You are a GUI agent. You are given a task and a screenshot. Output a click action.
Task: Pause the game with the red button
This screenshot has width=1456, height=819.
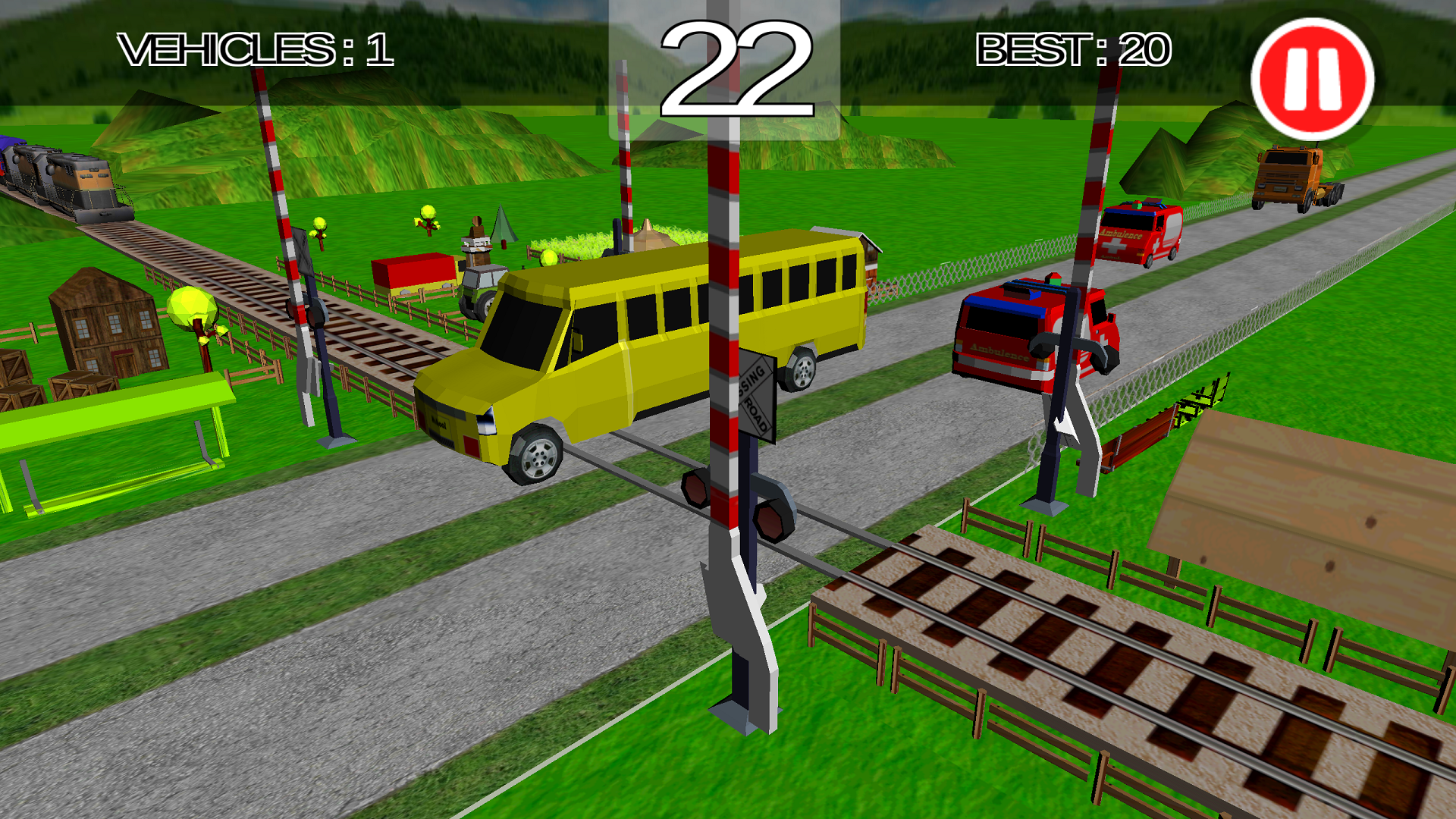[1312, 79]
